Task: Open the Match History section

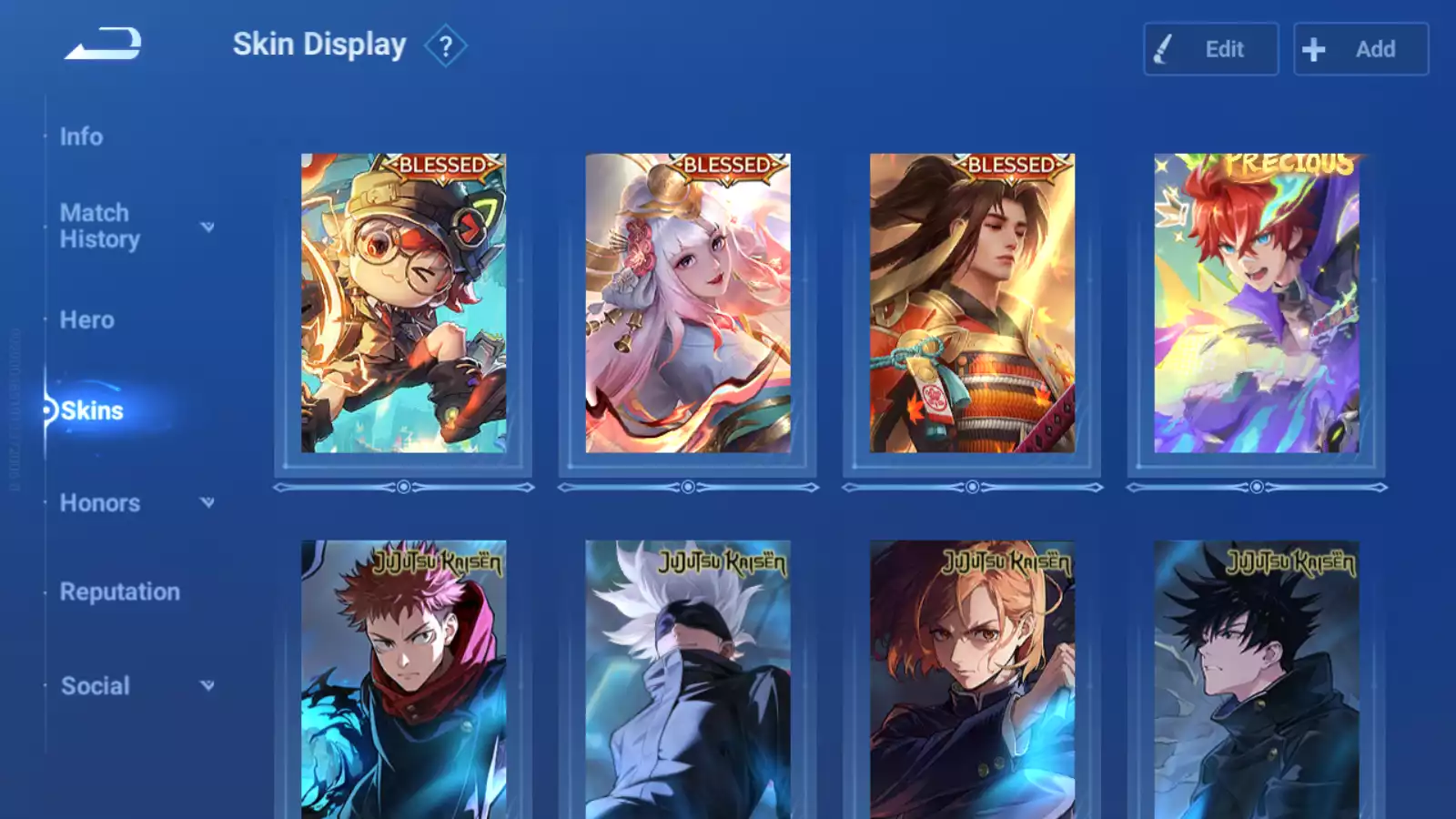Action: 100,226
